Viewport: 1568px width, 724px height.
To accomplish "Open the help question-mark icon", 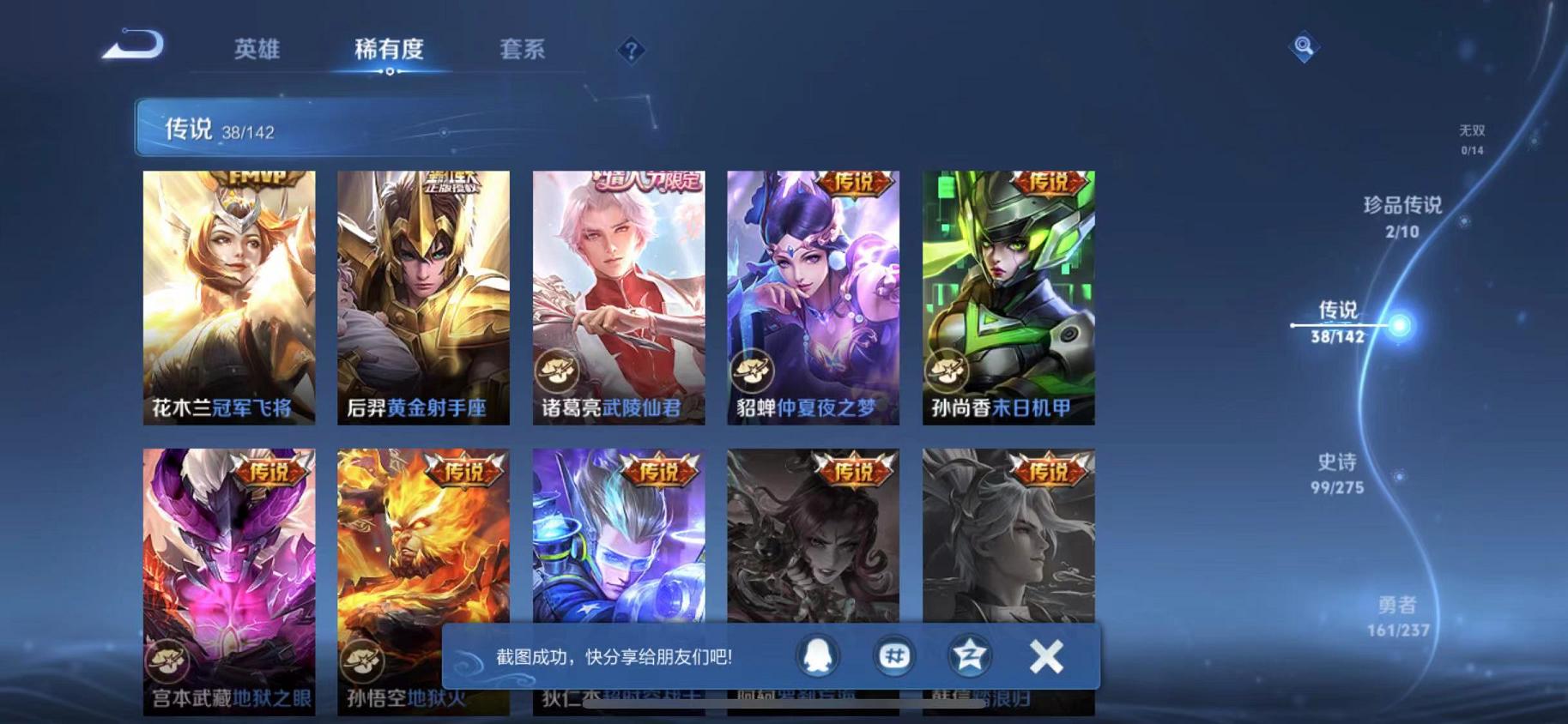I will 631,51.
